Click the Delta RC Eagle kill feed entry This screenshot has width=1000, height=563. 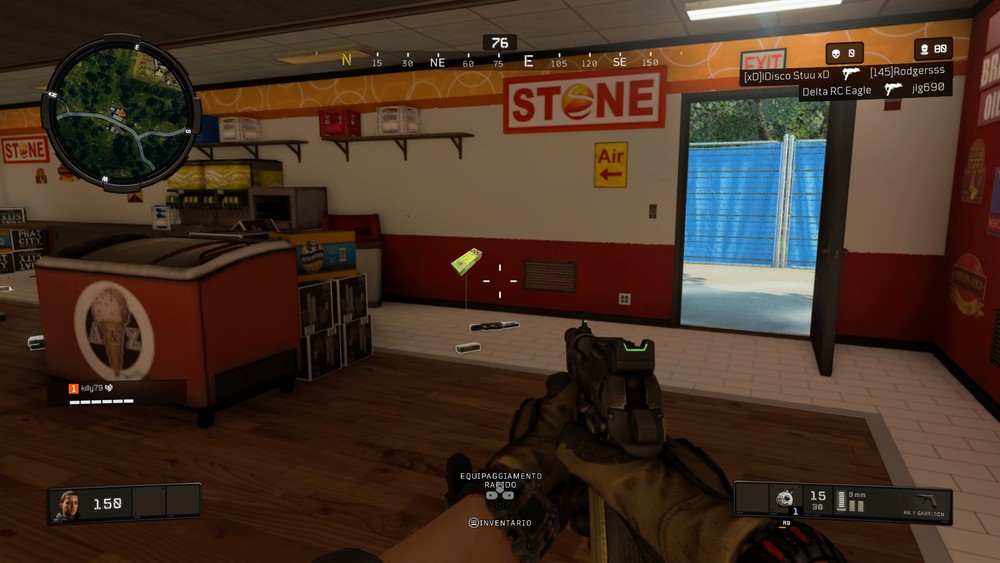(x=838, y=91)
